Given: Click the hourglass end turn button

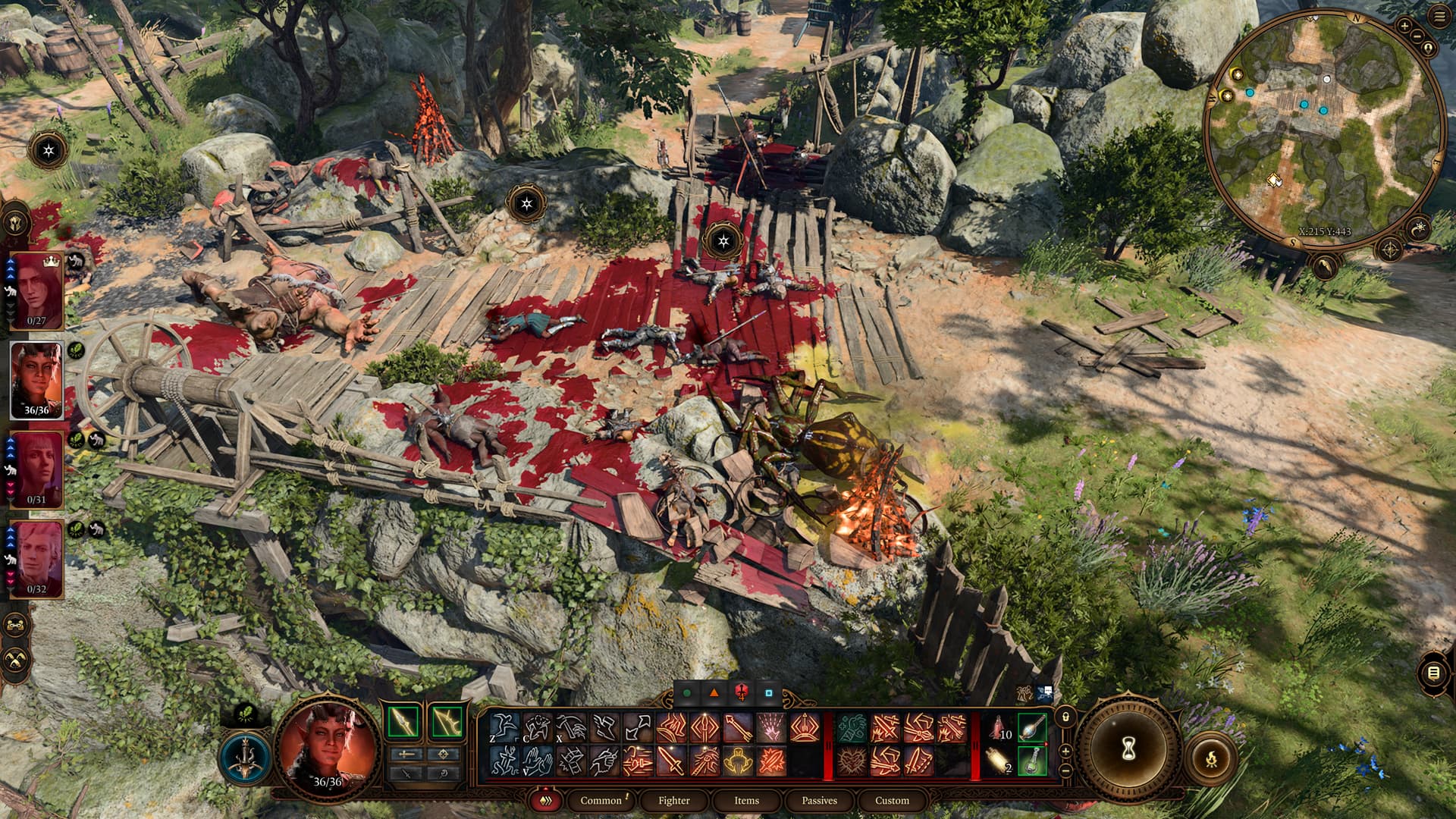Looking at the screenshot, I should [1128, 749].
